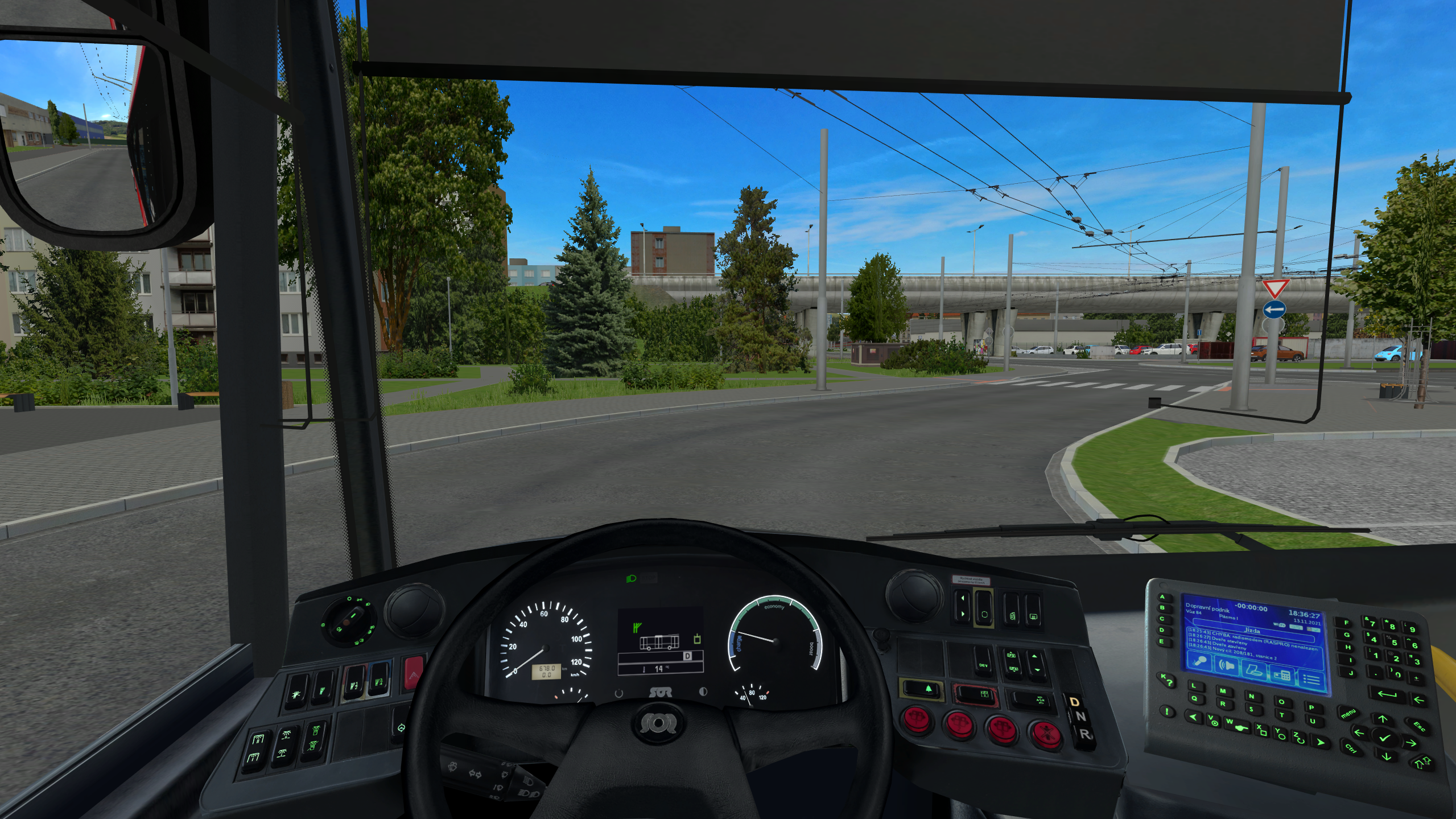
Task: Choose the ticket calculator icon on the display
Action: (1282, 675)
